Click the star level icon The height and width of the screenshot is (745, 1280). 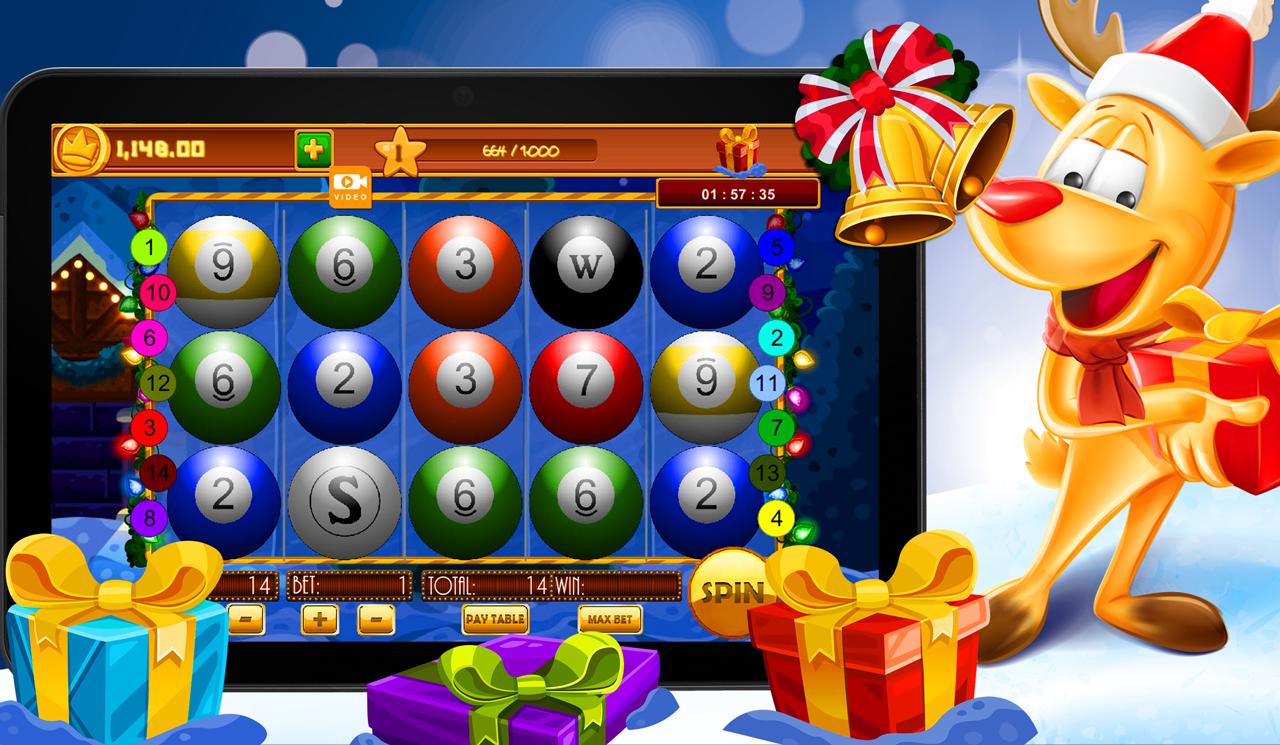(399, 152)
